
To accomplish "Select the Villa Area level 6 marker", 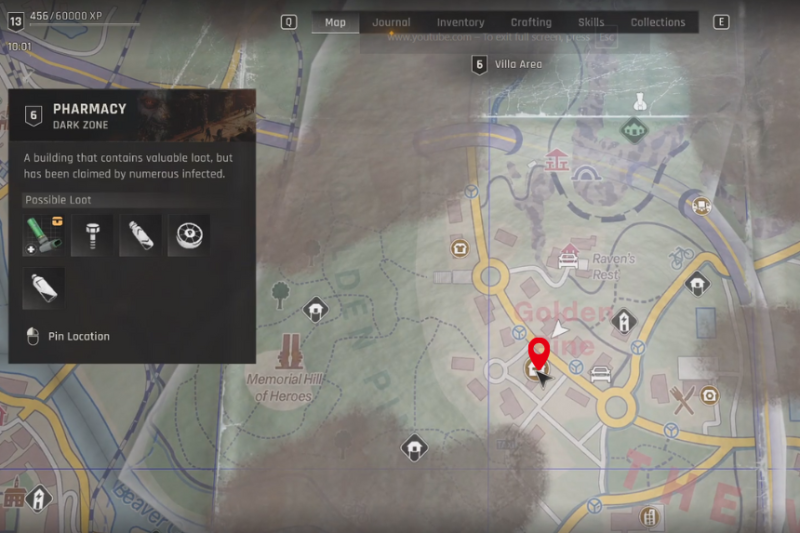I will coord(480,65).
